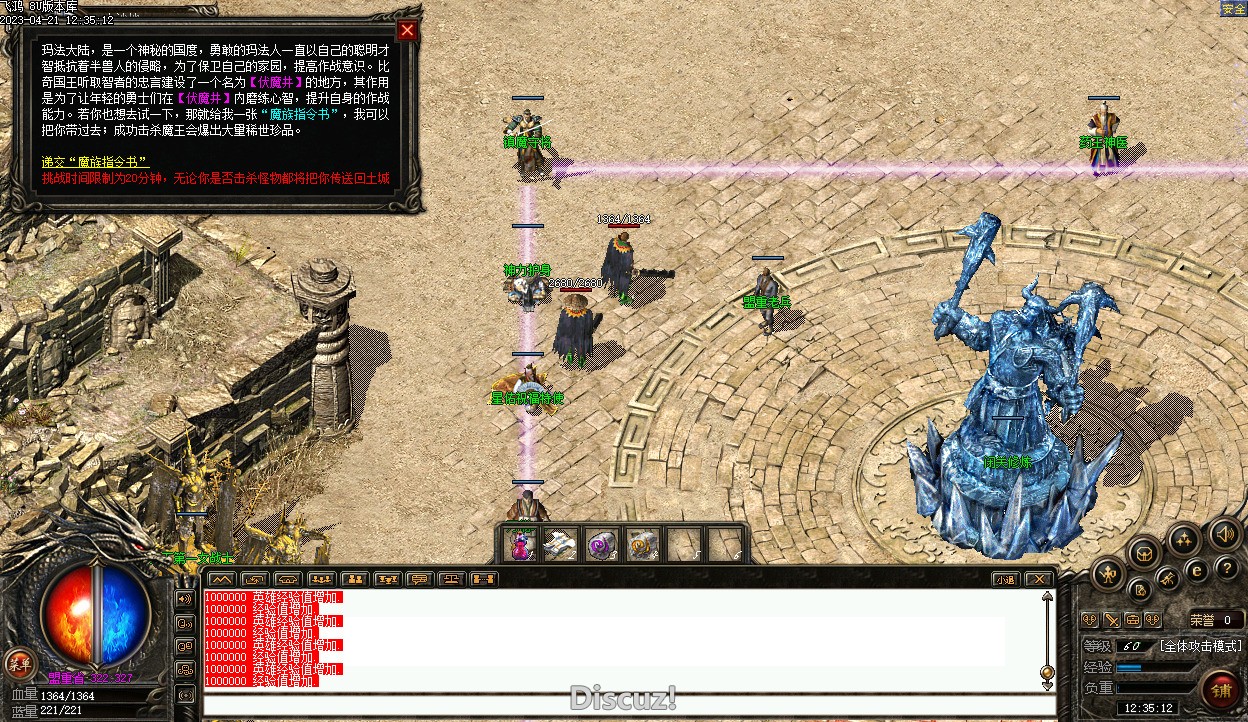Click the sword icon small button
The image size is (1248, 722).
point(1111,620)
